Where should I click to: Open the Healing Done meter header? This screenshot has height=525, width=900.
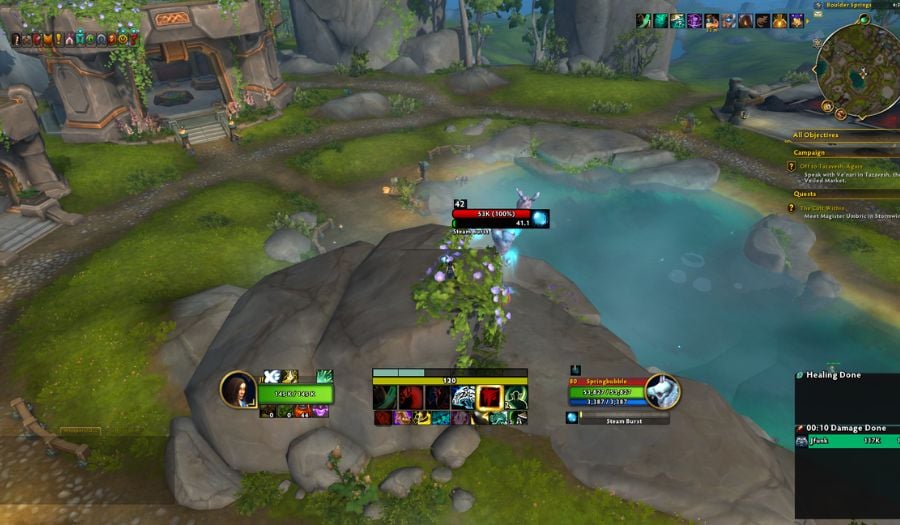coord(833,375)
